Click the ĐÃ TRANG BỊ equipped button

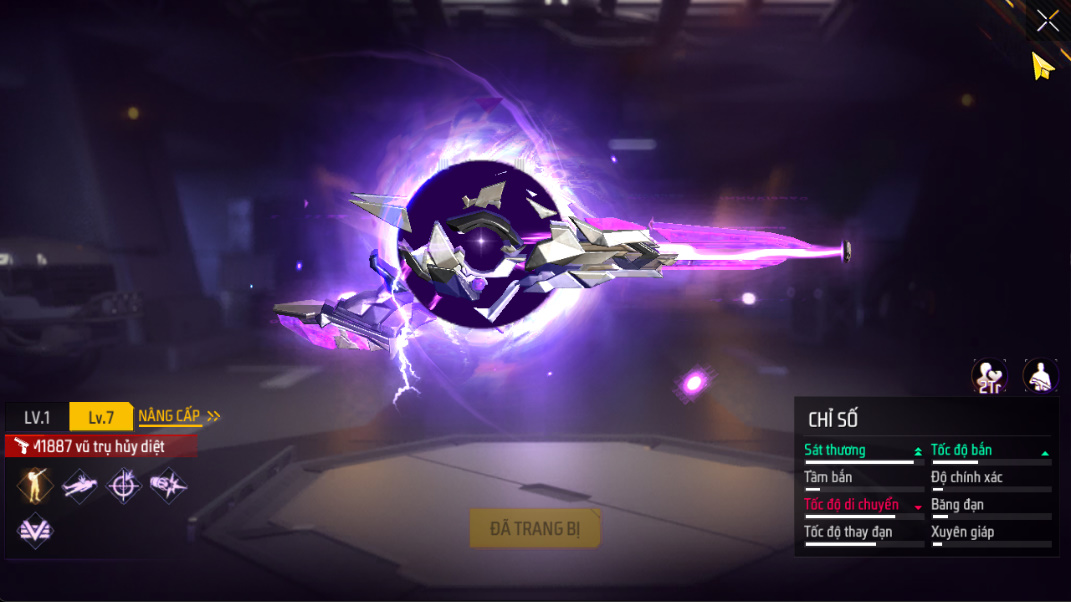[x=534, y=528]
